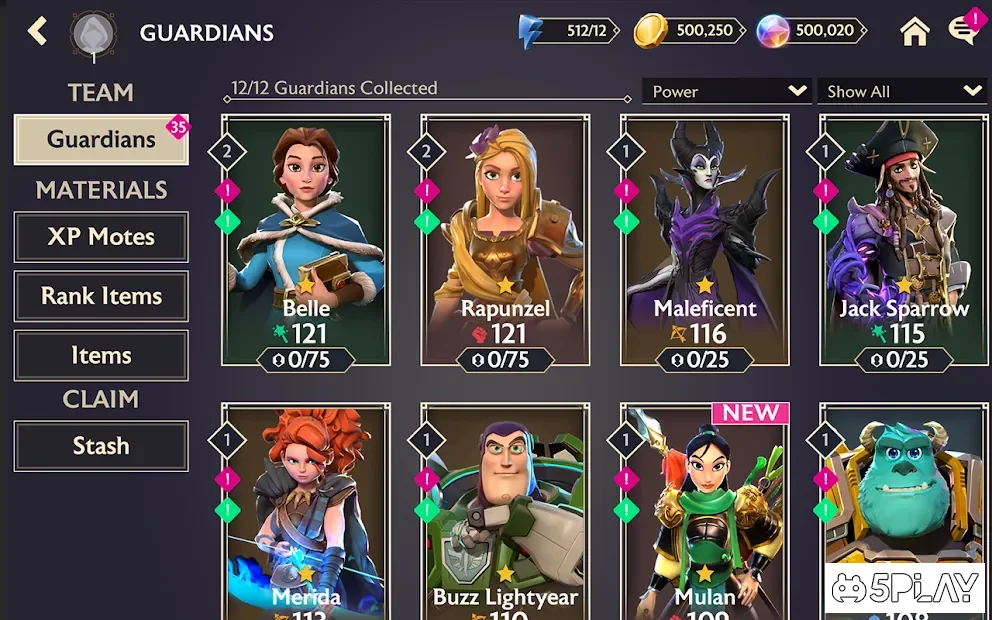
Task: Choose the Rapunzel guardian card
Action: coord(505,240)
